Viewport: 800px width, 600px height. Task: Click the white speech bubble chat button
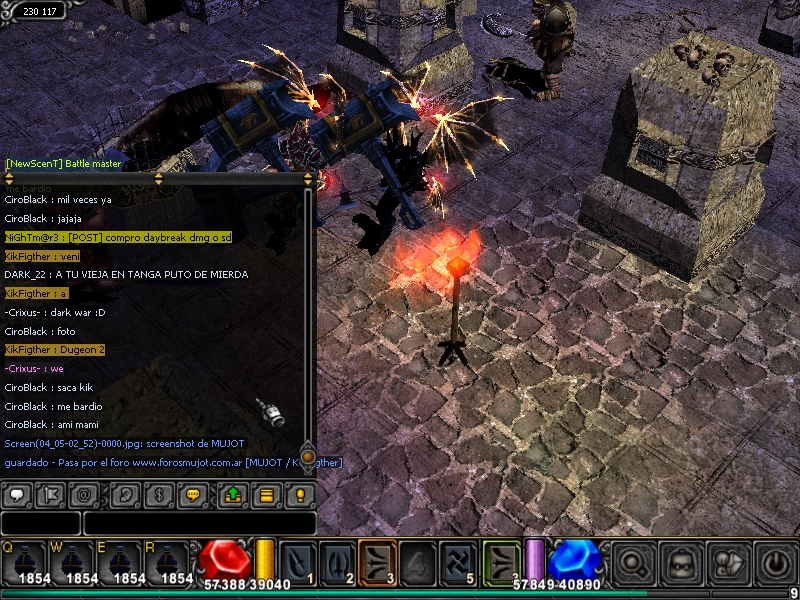point(17,494)
